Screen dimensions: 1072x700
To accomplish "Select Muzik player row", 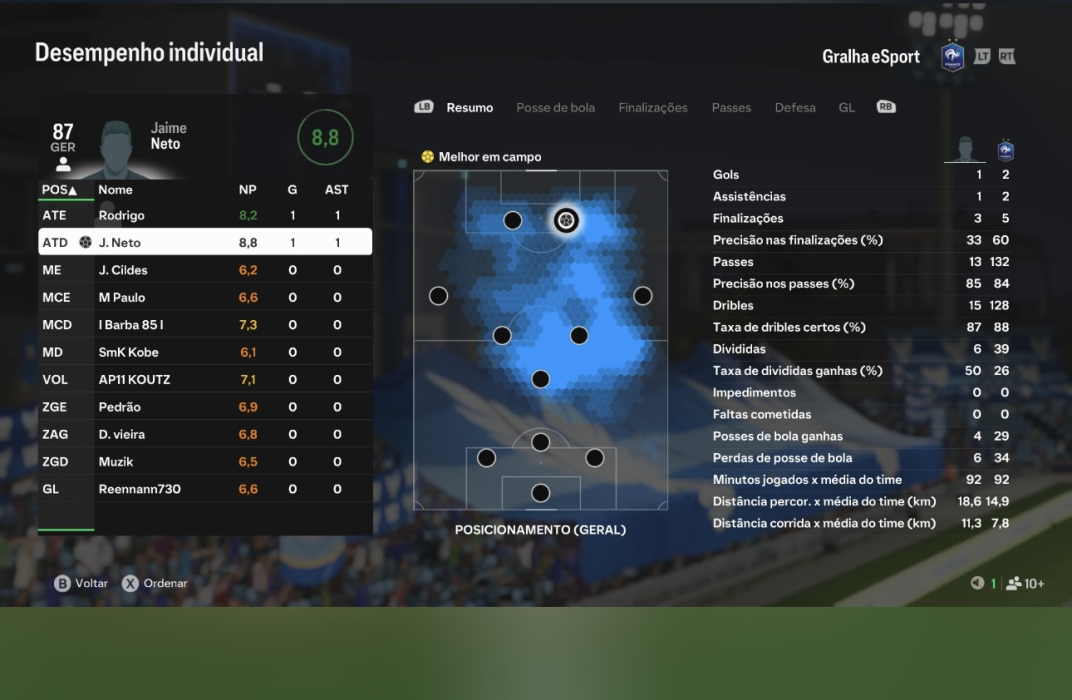I will click(205, 462).
